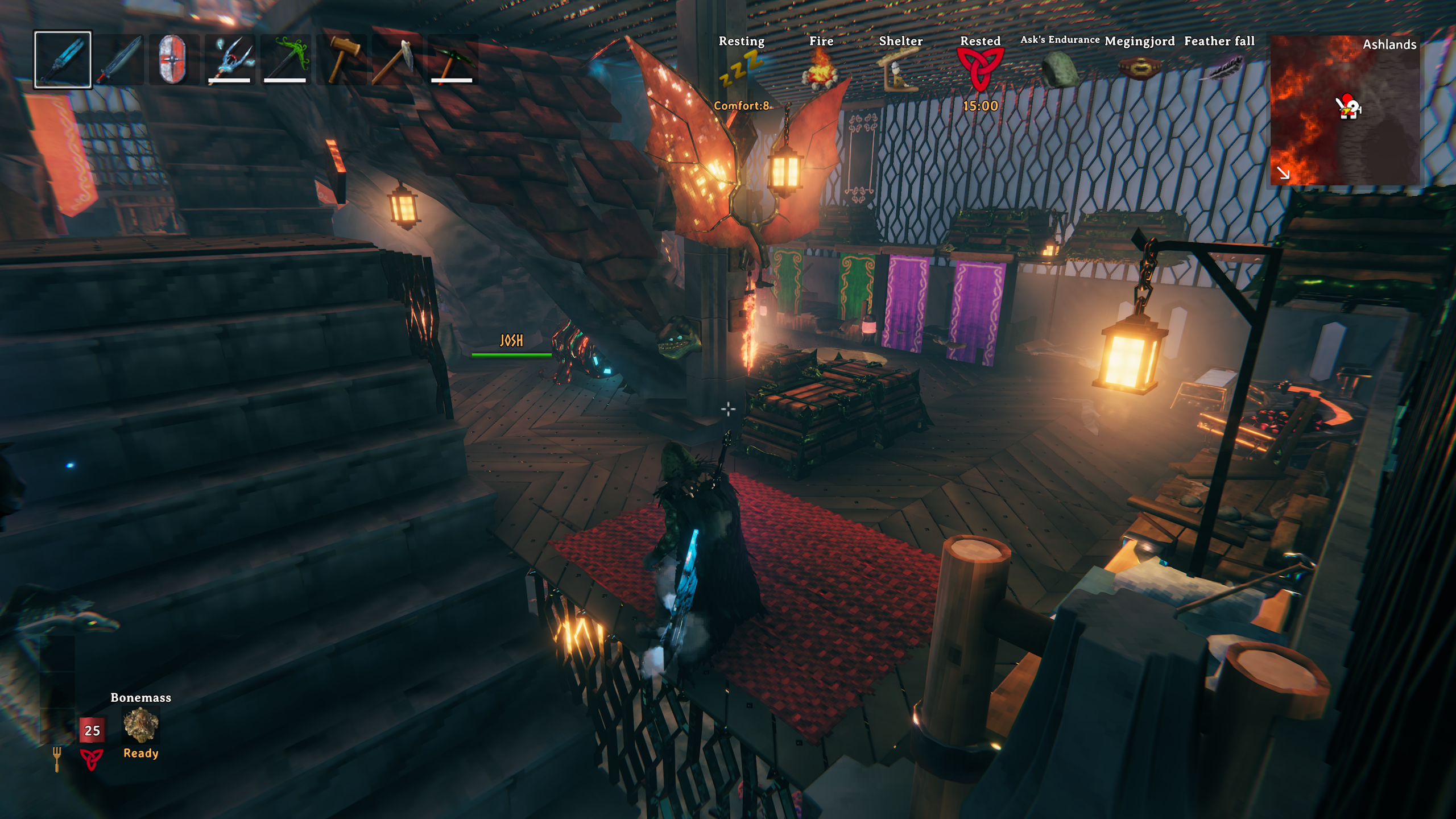
Task: Select the green vine crossbow slot
Action: click(x=285, y=60)
